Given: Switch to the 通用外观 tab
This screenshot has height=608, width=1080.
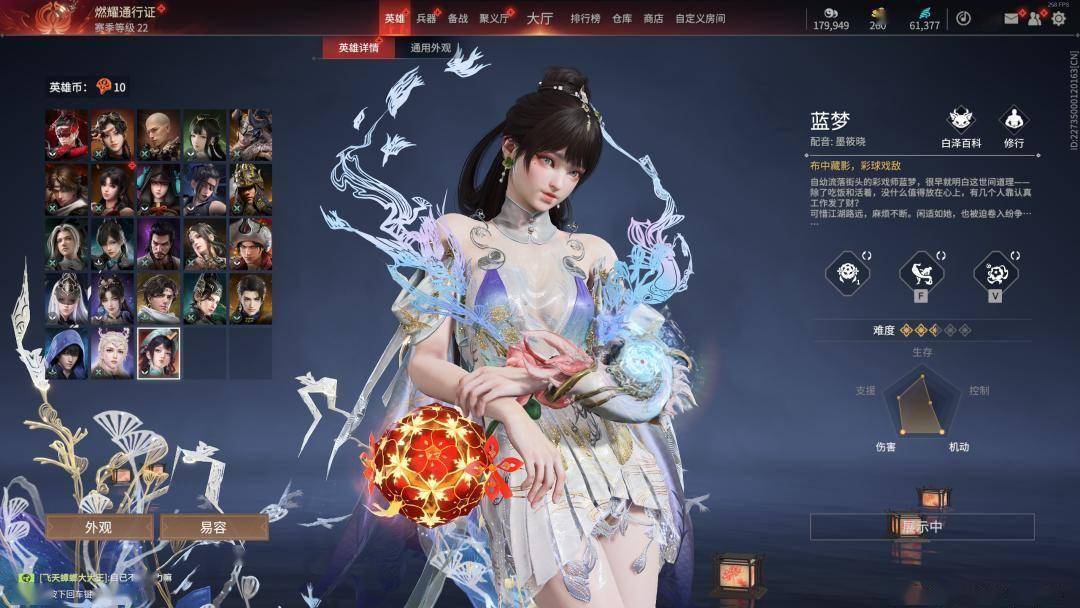Looking at the screenshot, I should (x=431, y=48).
